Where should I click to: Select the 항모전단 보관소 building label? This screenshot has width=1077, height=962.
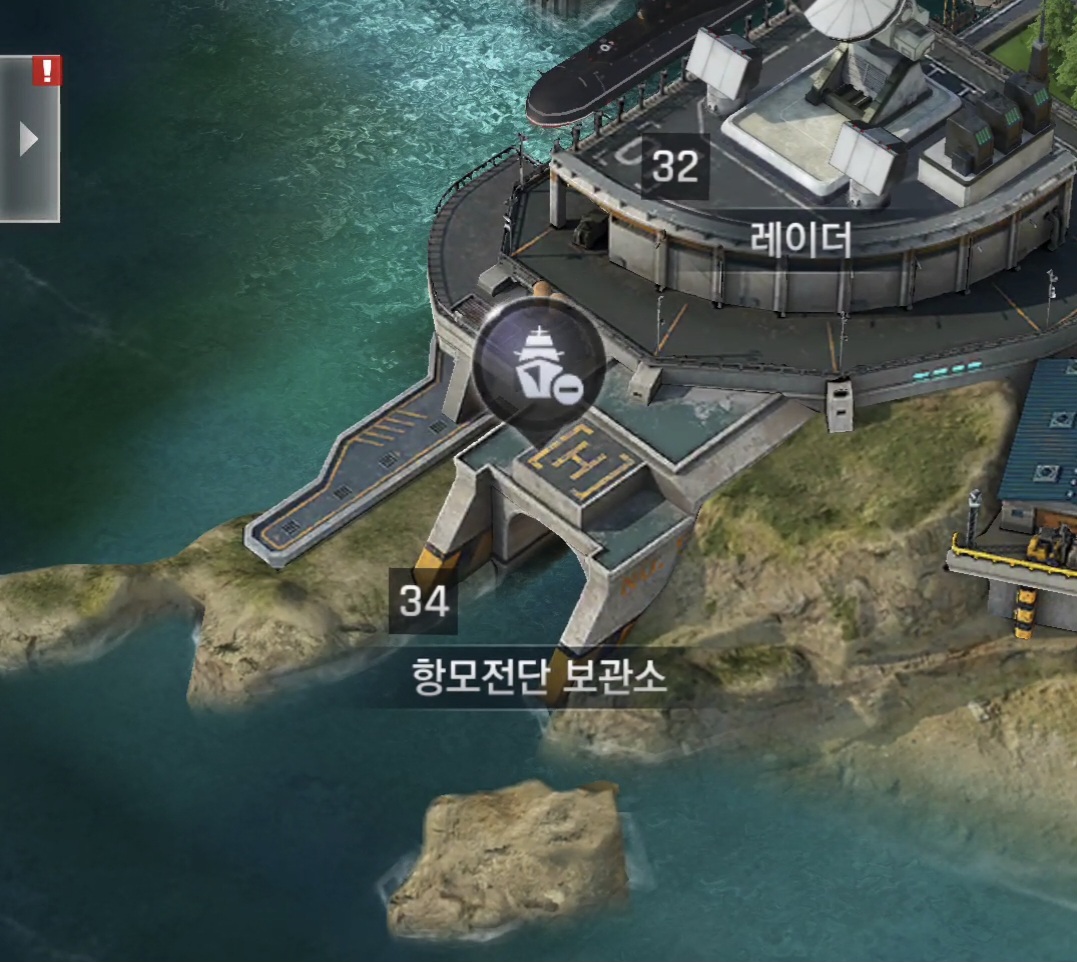click(x=539, y=679)
